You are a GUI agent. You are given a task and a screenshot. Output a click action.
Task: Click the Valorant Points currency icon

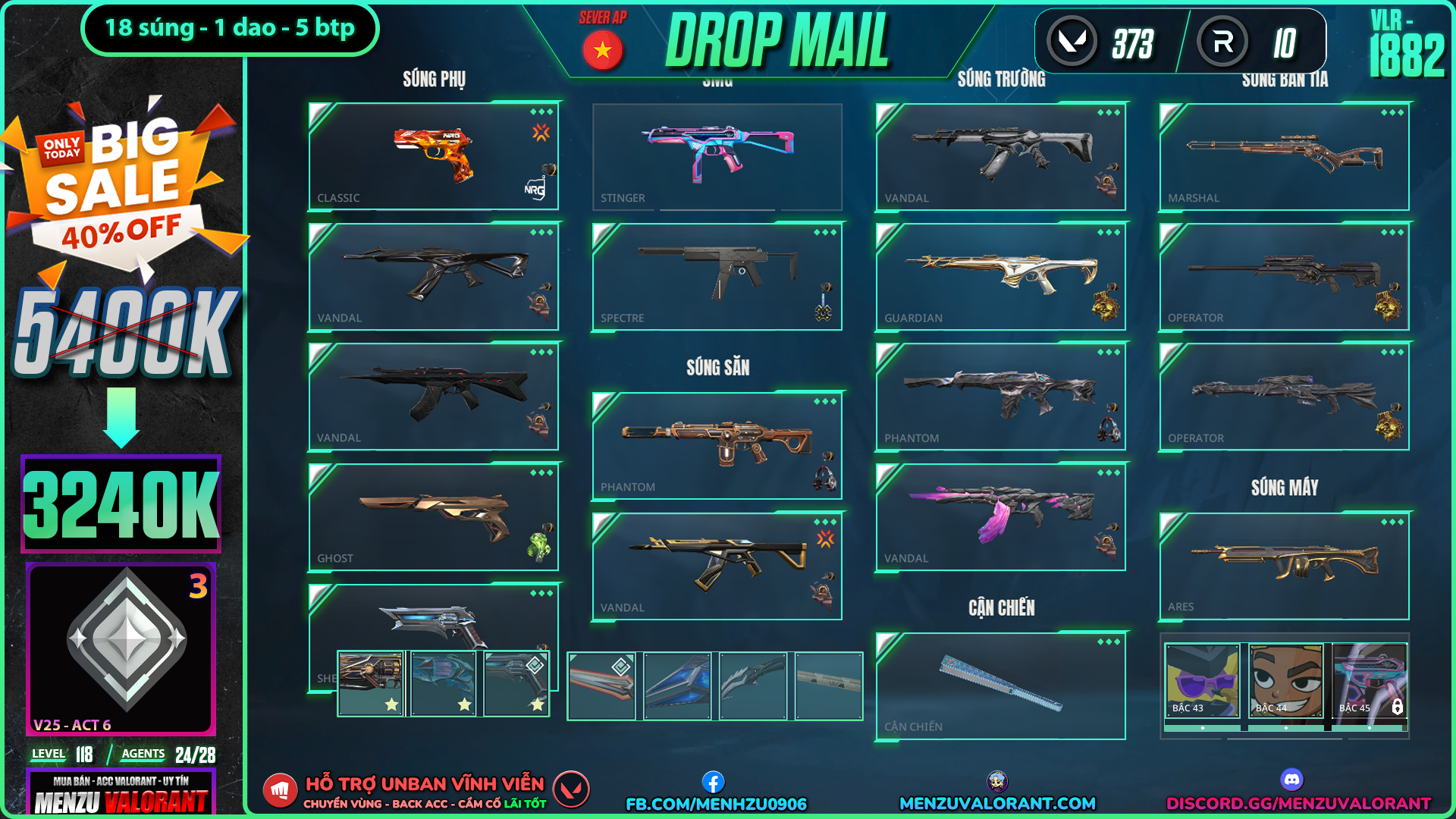[x=1072, y=42]
